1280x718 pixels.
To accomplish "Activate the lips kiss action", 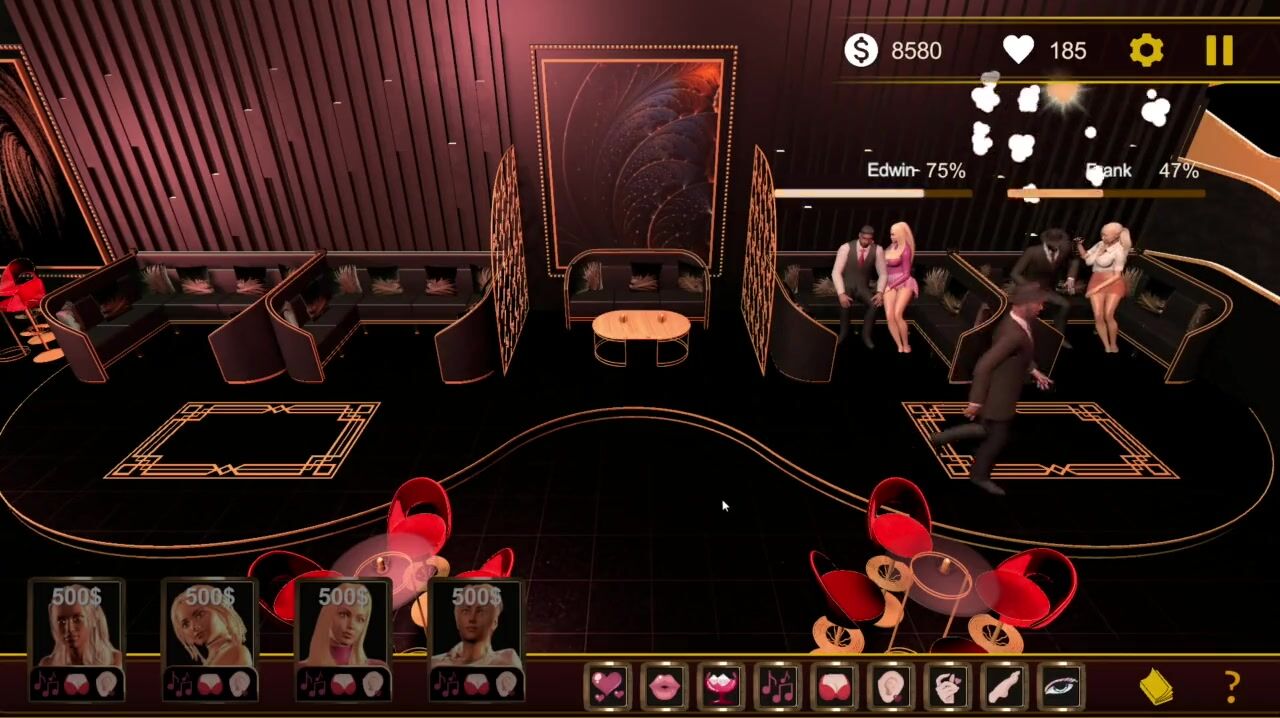I will point(665,686).
